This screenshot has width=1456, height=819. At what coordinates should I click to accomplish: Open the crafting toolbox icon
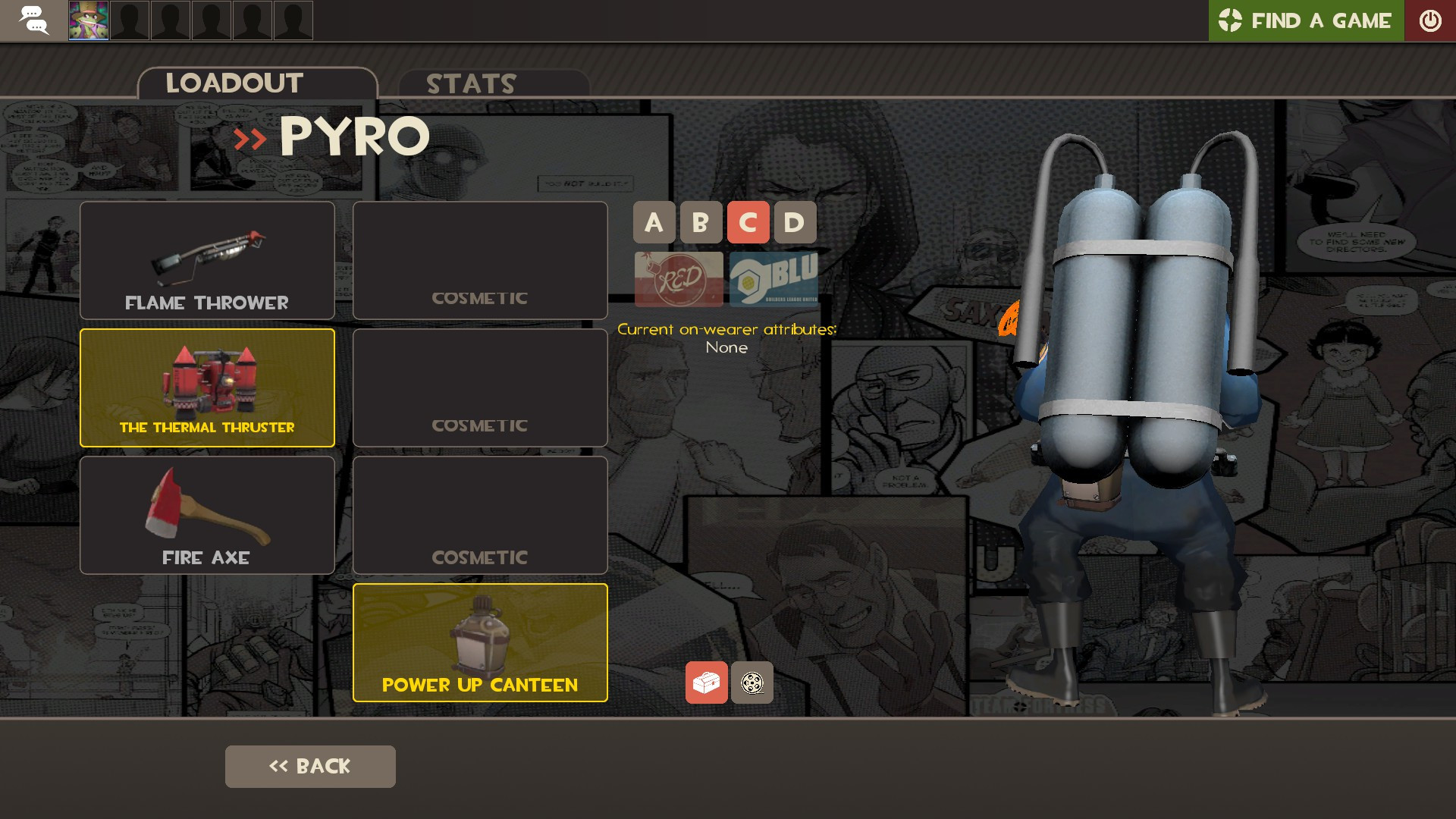click(706, 682)
